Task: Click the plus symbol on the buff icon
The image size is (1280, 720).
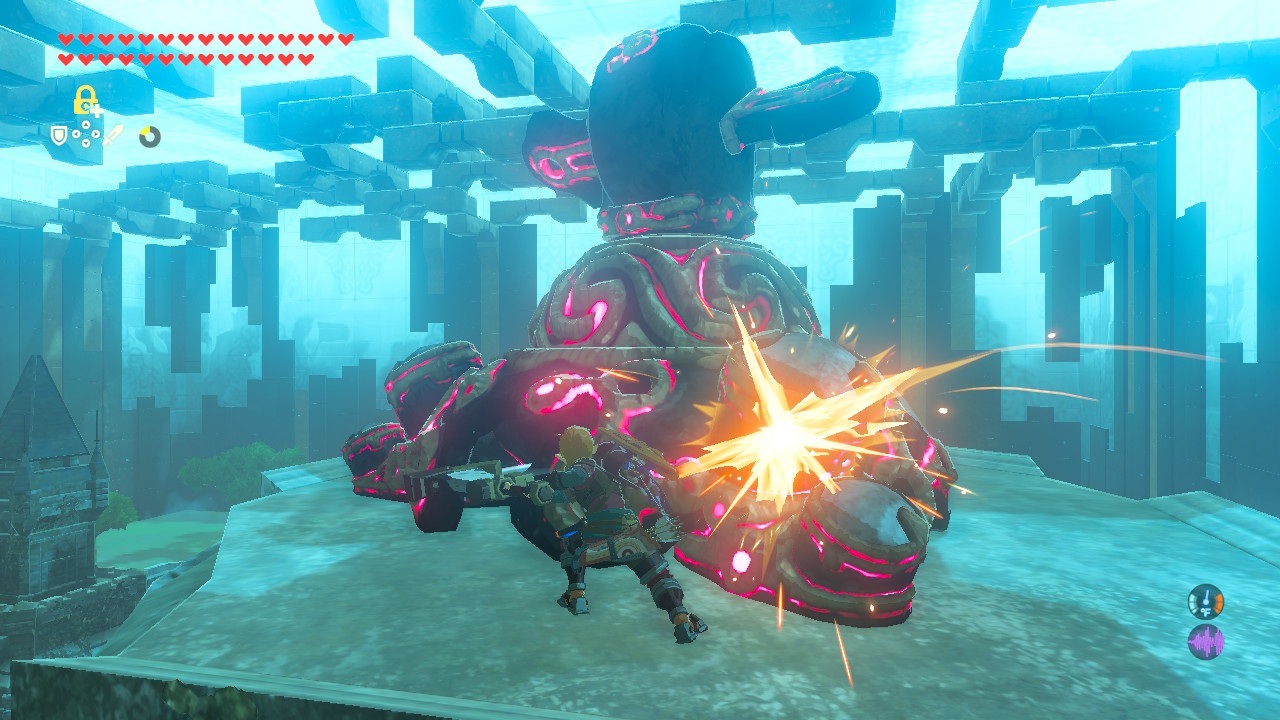Action: click(97, 110)
